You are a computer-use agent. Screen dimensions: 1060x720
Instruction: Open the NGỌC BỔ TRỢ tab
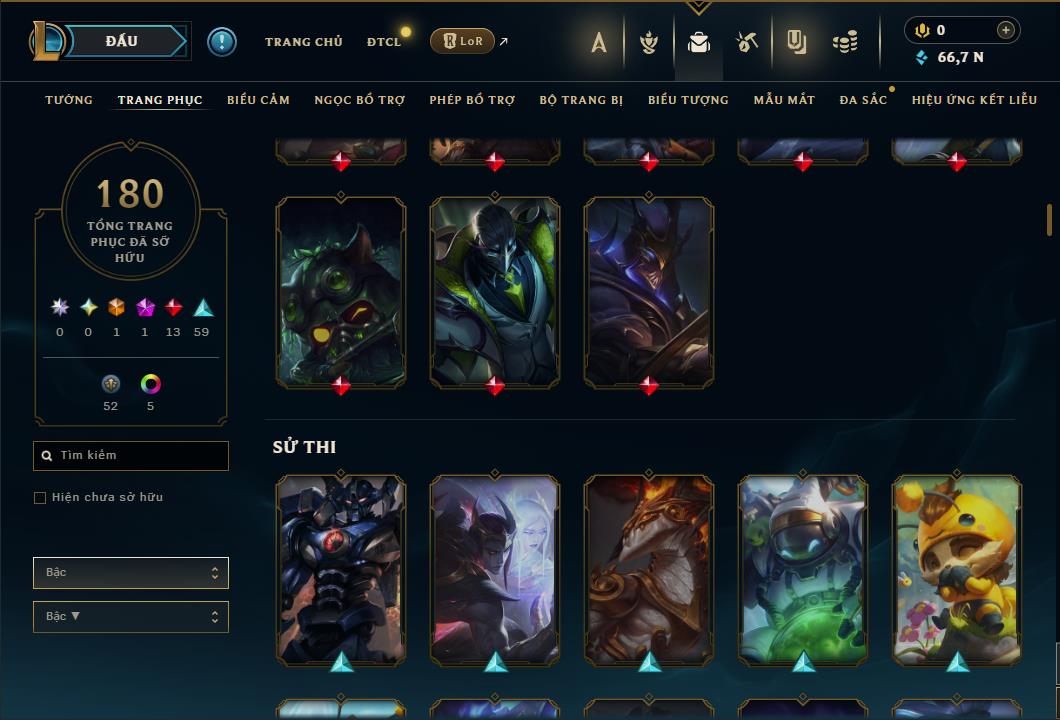(360, 100)
